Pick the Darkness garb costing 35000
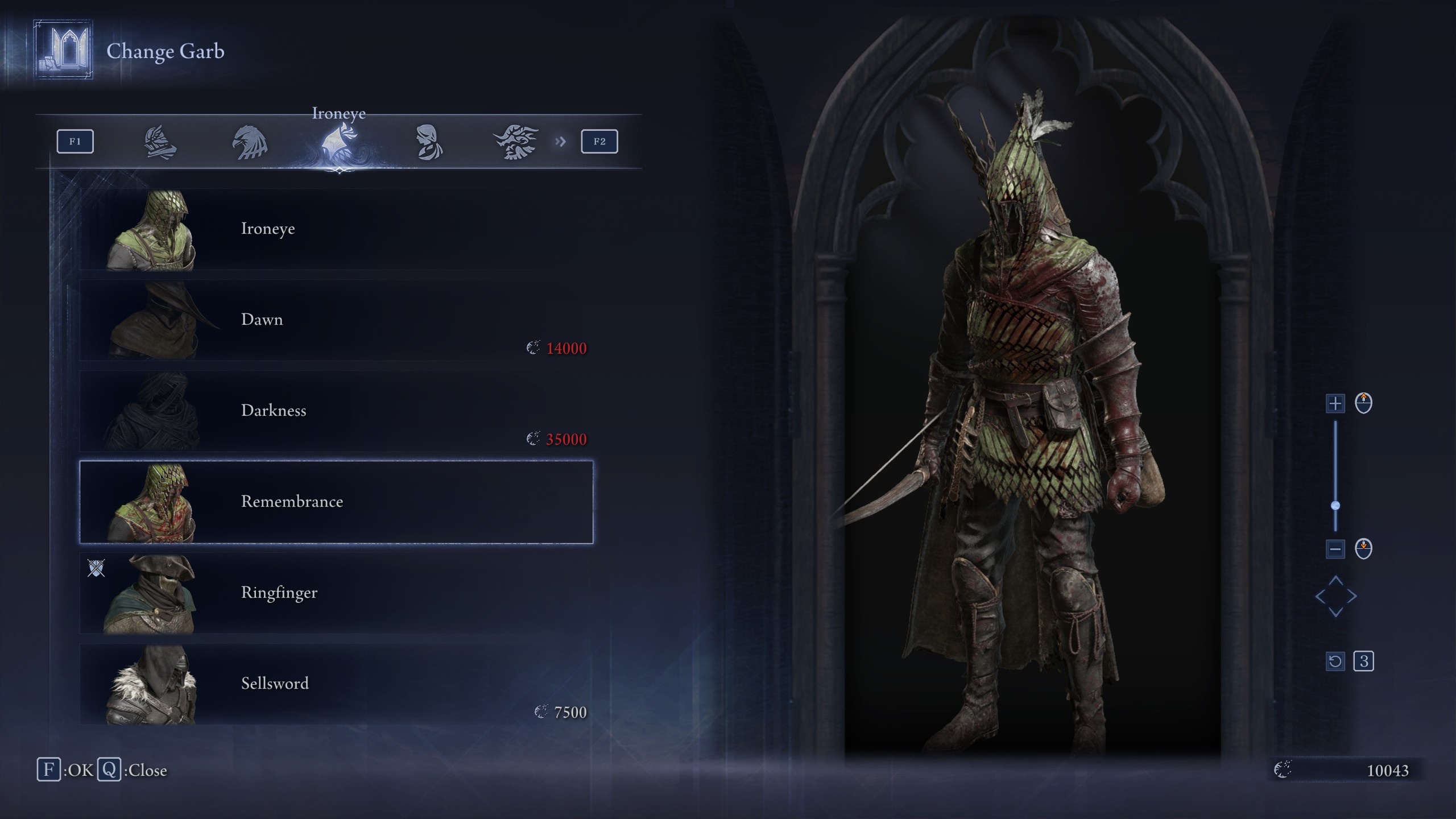The height and width of the screenshot is (819, 1456). point(336,411)
